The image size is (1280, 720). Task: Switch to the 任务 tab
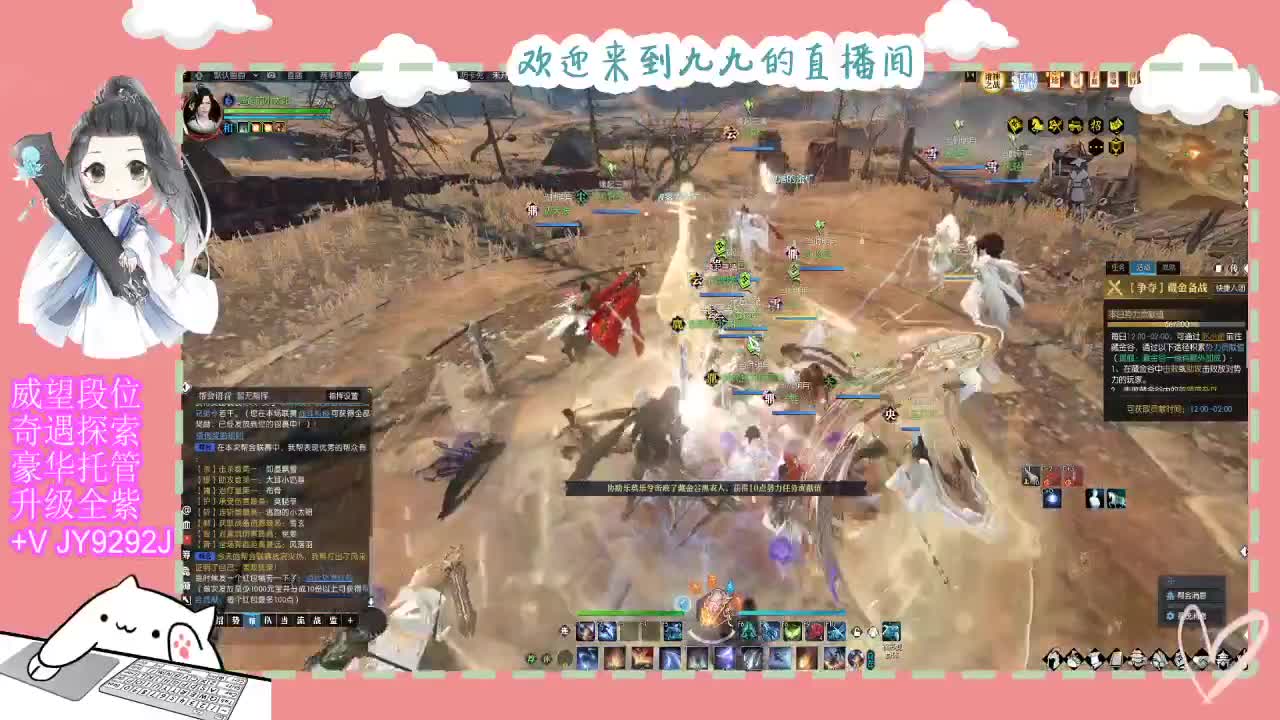(1119, 267)
